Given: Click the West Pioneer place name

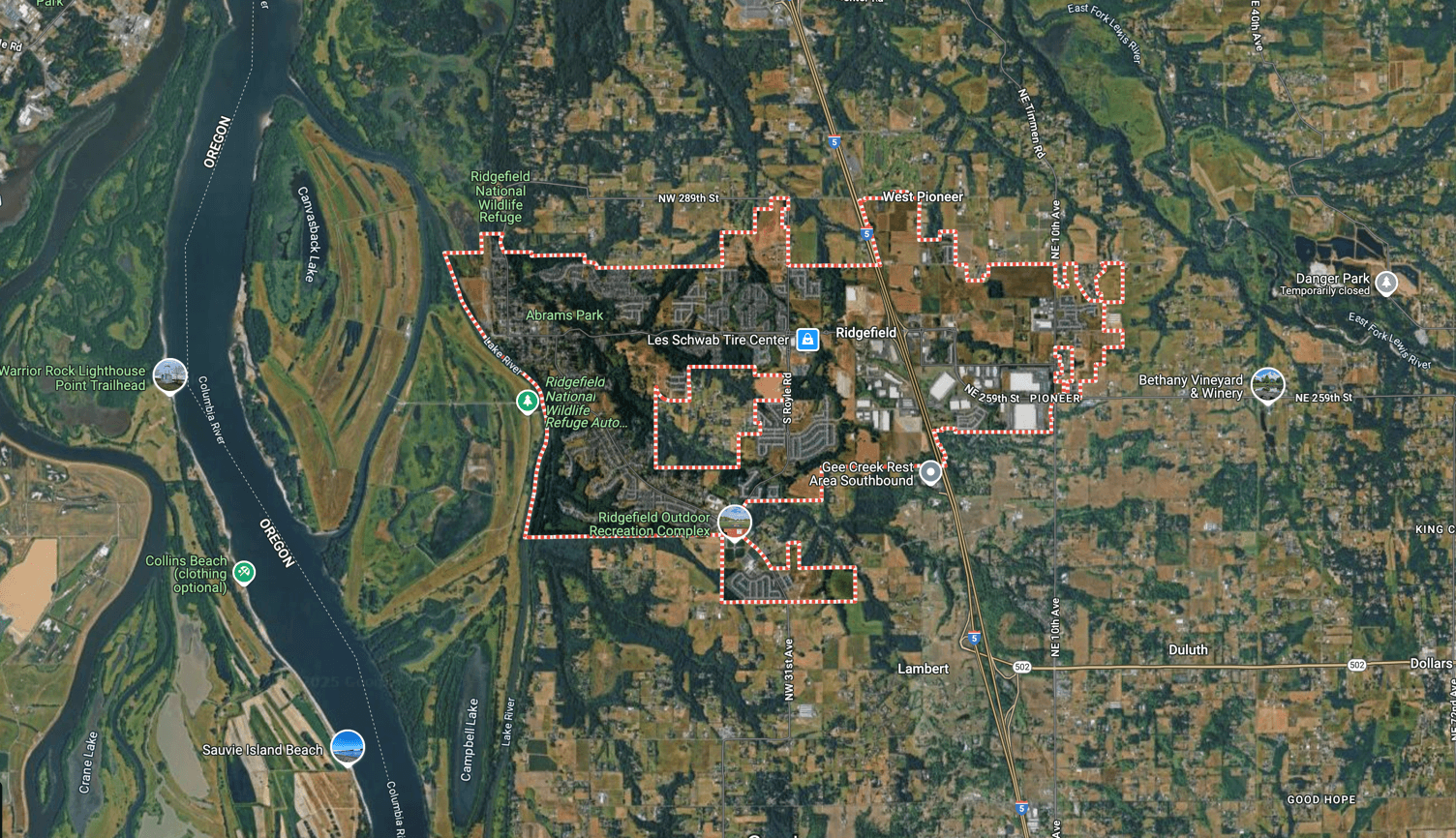Looking at the screenshot, I should click(x=924, y=195).
